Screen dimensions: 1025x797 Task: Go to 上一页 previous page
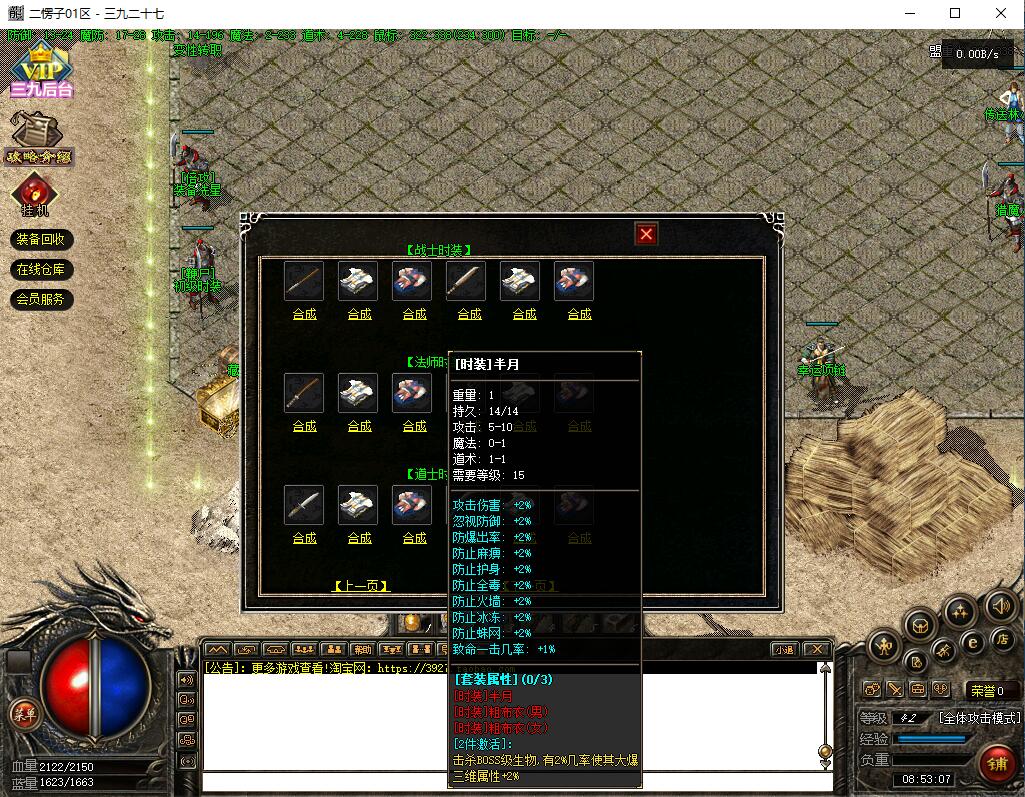(x=360, y=586)
